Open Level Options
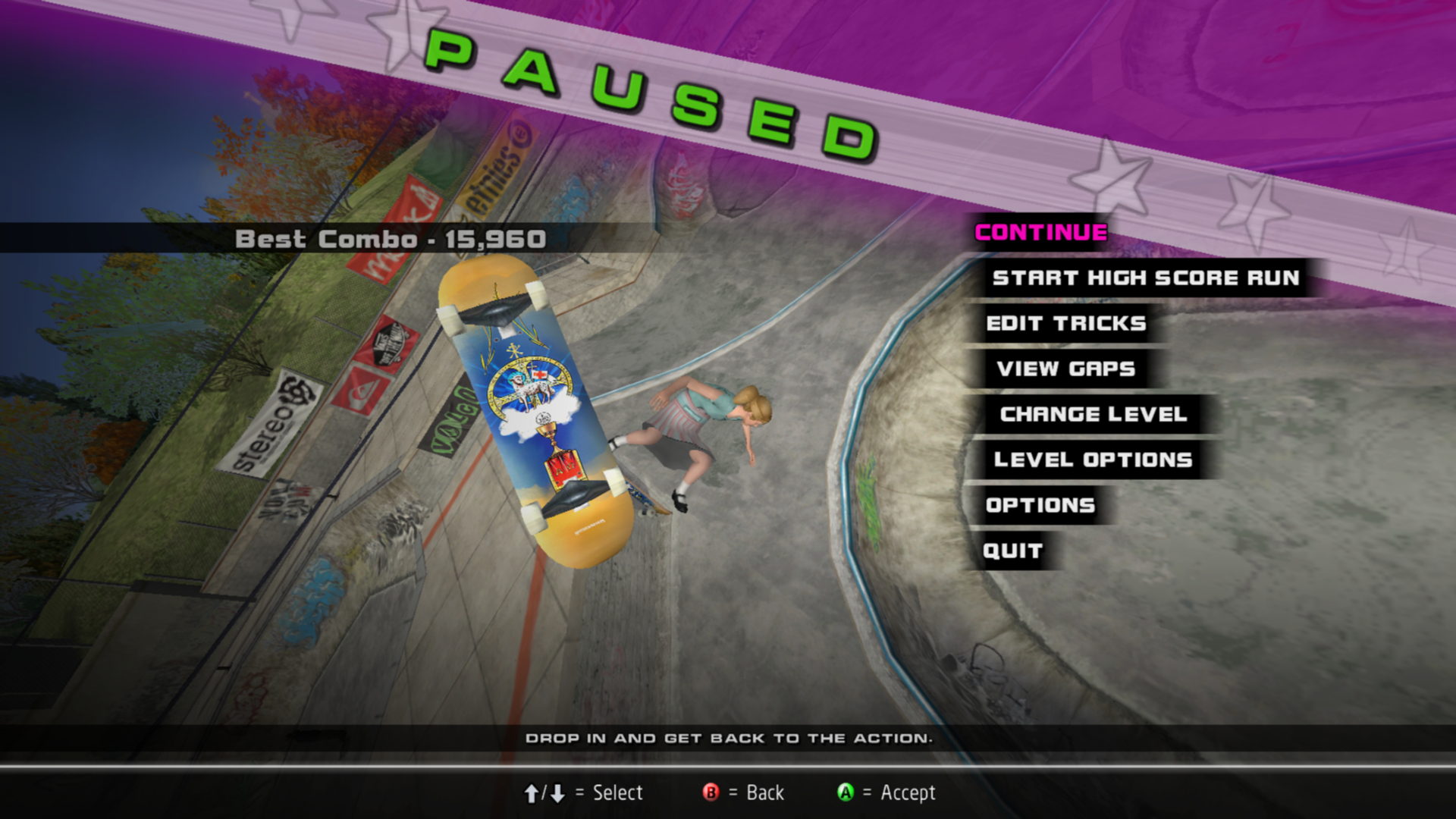The width and height of the screenshot is (1456, 819). 1093,460
